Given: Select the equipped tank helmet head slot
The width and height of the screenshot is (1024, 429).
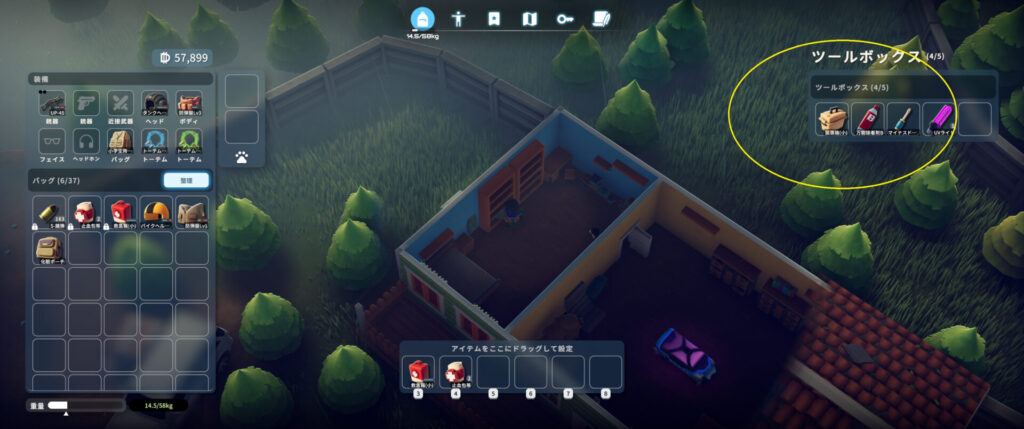Looking at the screenshot, I should tap(155, 105).
